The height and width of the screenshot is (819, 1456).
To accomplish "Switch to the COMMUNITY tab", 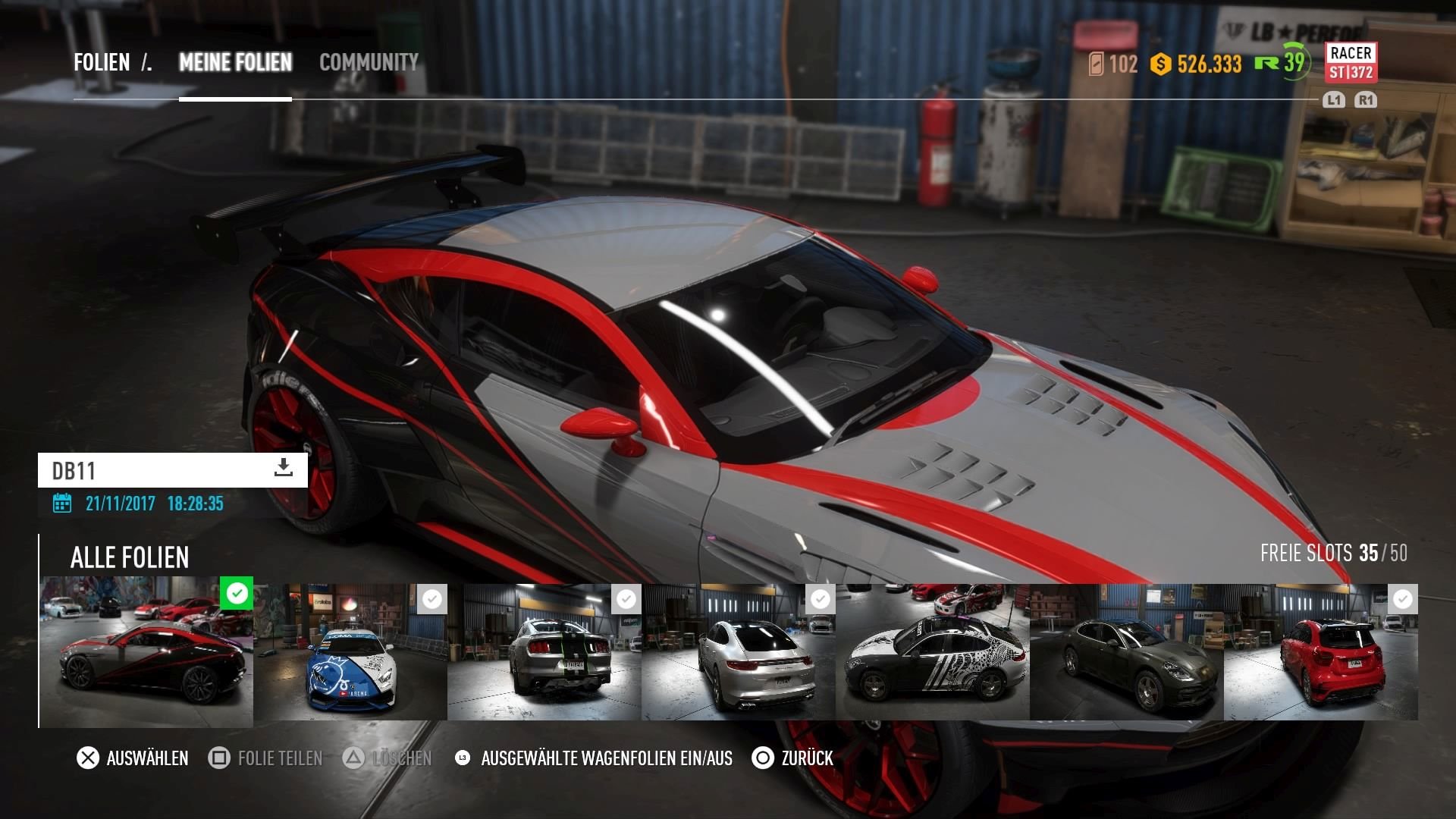I will tap(367, 62).
